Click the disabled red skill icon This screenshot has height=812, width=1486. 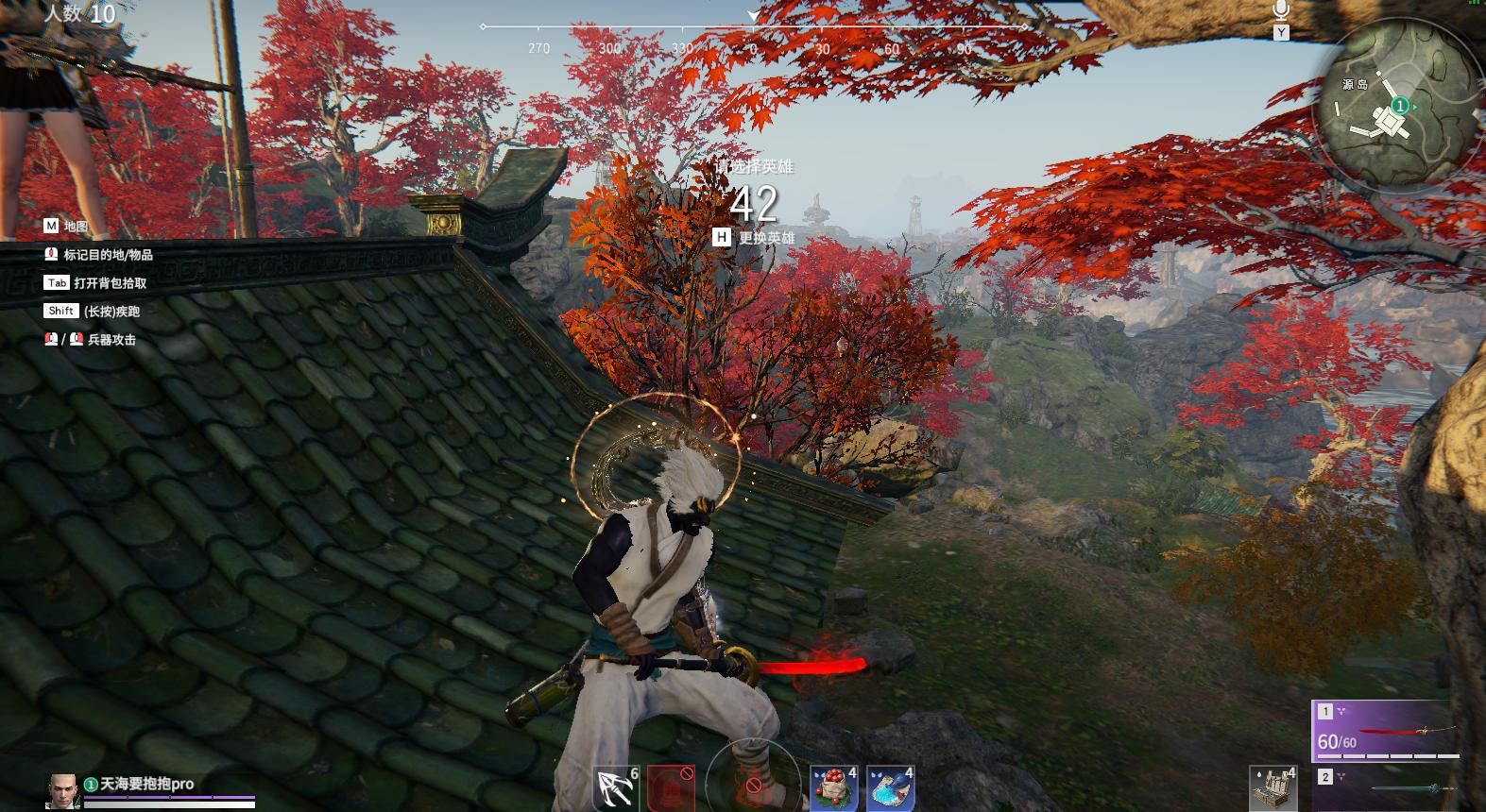pos(672,787)
